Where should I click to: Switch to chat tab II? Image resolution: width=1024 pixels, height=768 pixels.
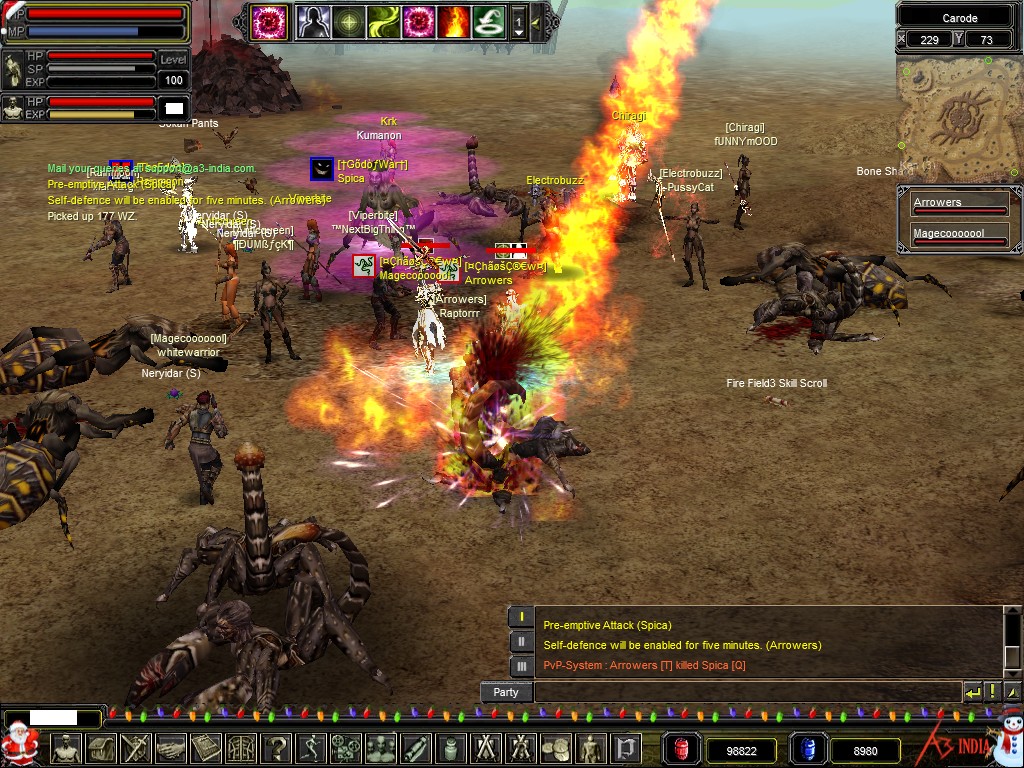[x=521, y=641]
